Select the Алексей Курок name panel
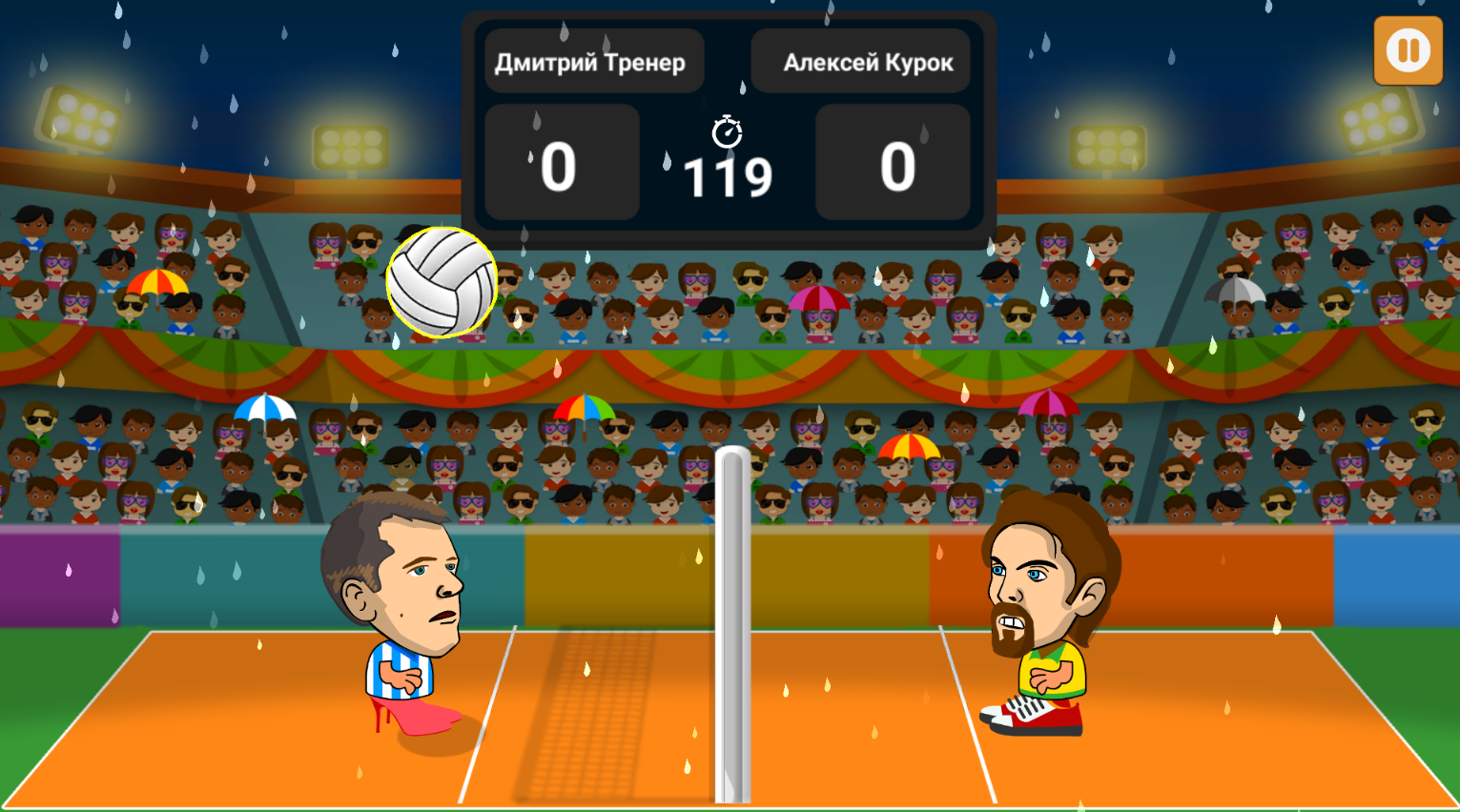Image resolution: width=1460 pixels, height=812 pixels. (x=860, y=60)
